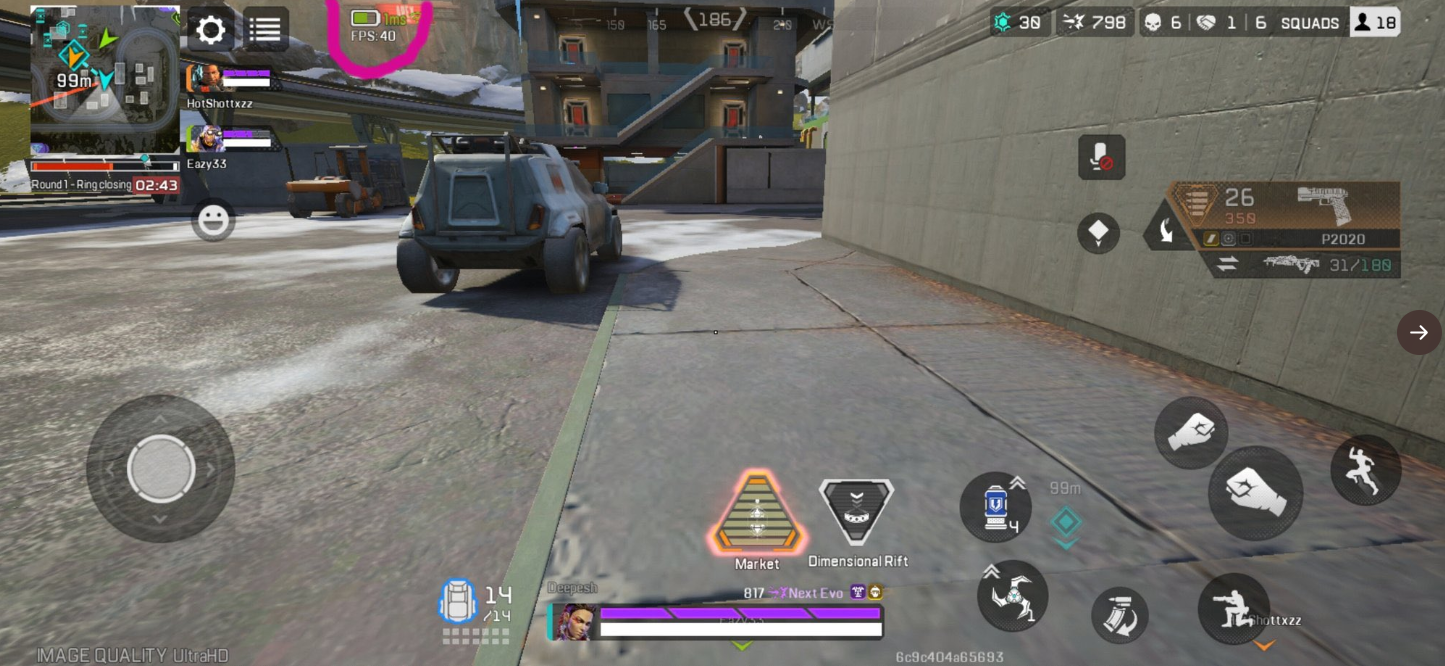This screenshot has height=666, width=1445.
Task: Tap the minimap to expand it
Action: point(104,79)
